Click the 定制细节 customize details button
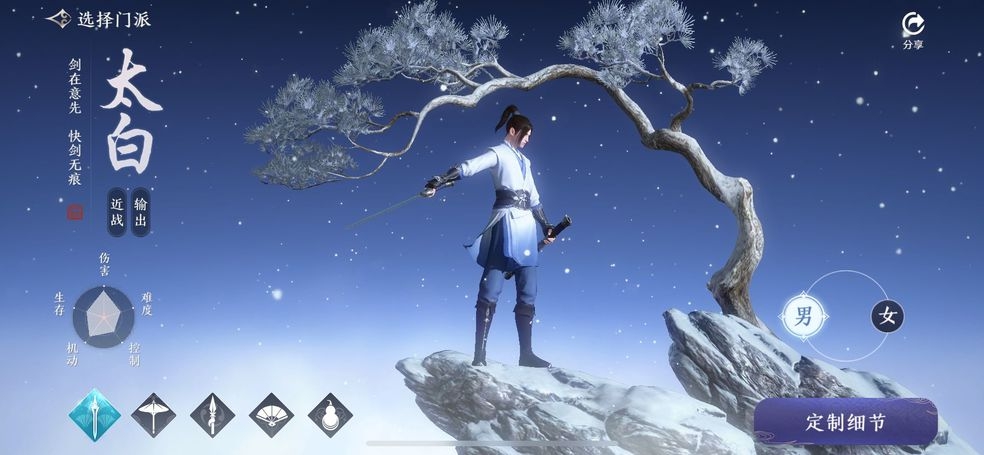984x455 pixels. [x=845, y=422]
